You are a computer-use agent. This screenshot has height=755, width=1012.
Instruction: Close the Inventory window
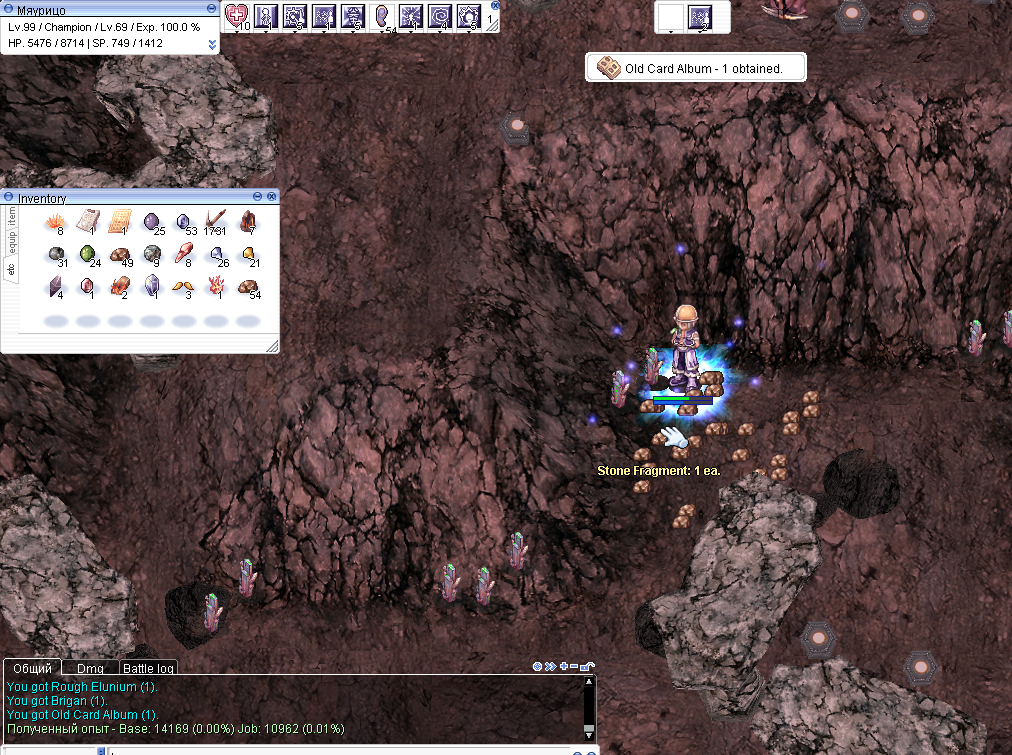[272, 197]
